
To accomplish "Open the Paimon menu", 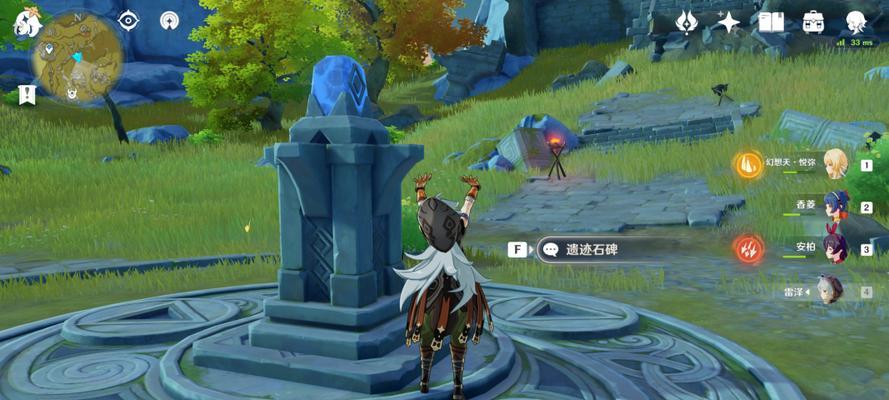I will point(28,19).
